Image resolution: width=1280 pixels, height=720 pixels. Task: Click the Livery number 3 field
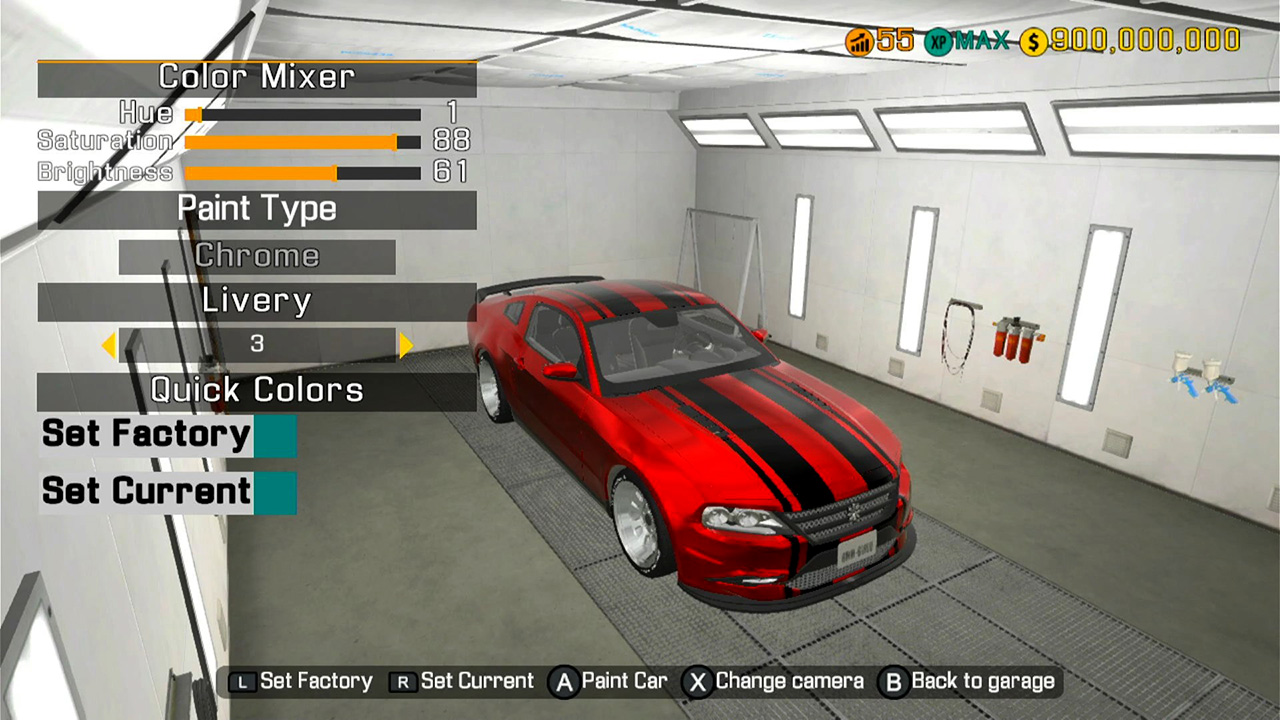[x=257, y=344]
